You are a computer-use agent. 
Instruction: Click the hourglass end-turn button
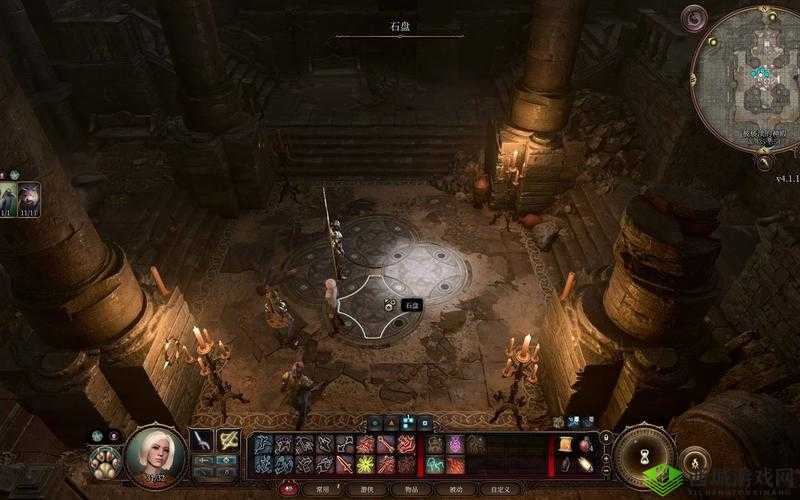[644, 458]
